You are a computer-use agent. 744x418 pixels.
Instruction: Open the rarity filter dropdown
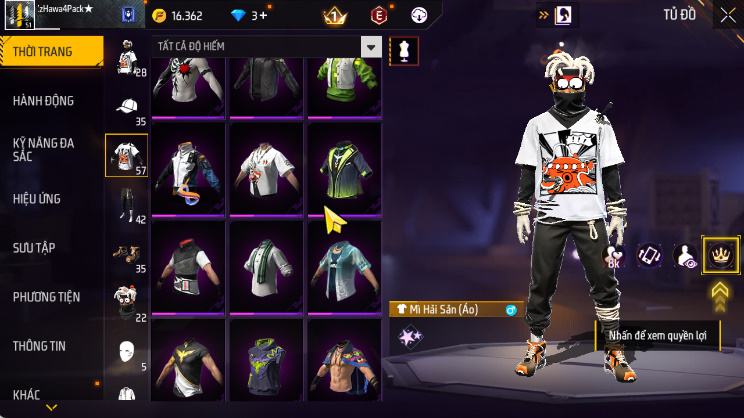[x=372, y=47]
